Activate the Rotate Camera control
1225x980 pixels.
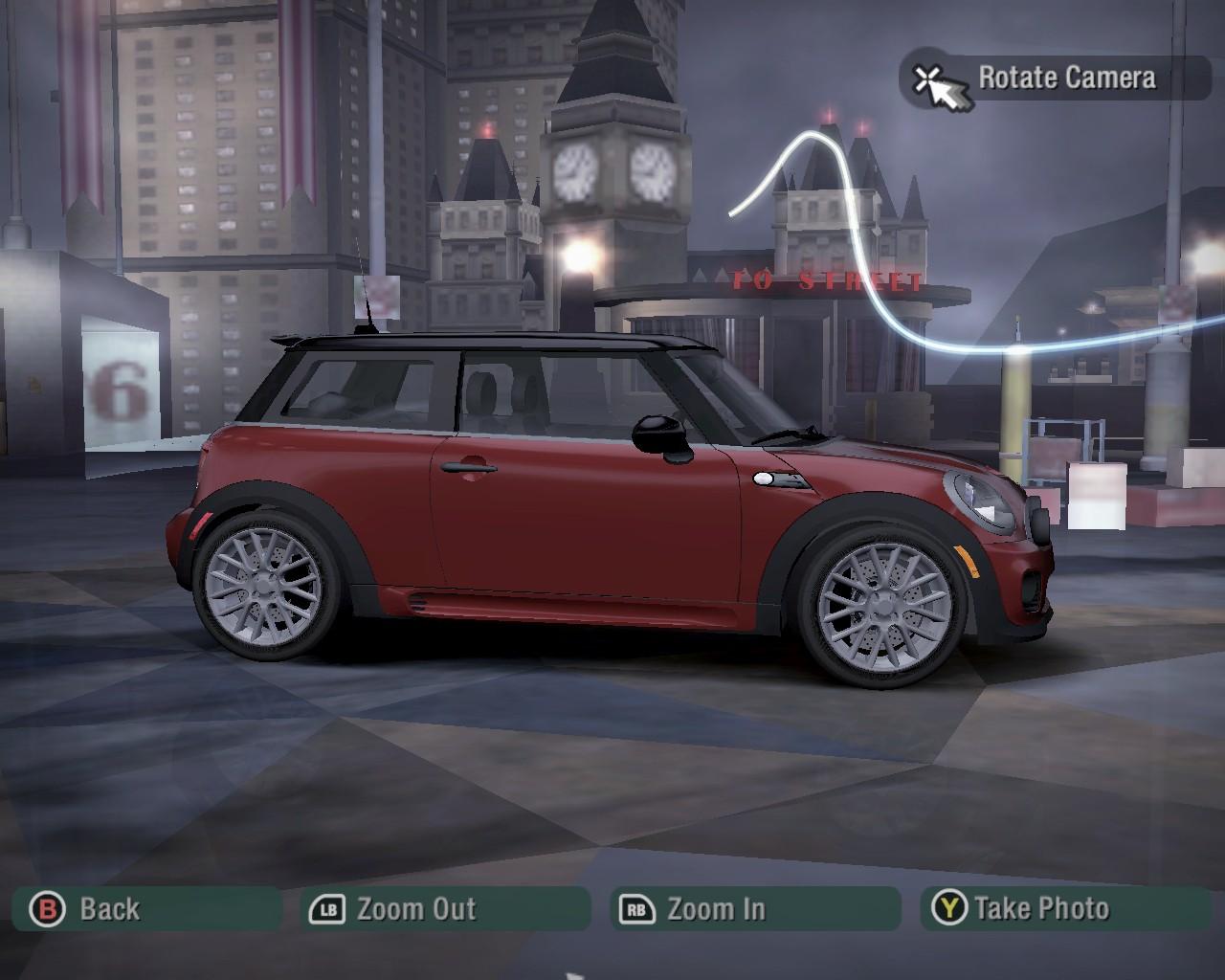[x=1055, y=78]
